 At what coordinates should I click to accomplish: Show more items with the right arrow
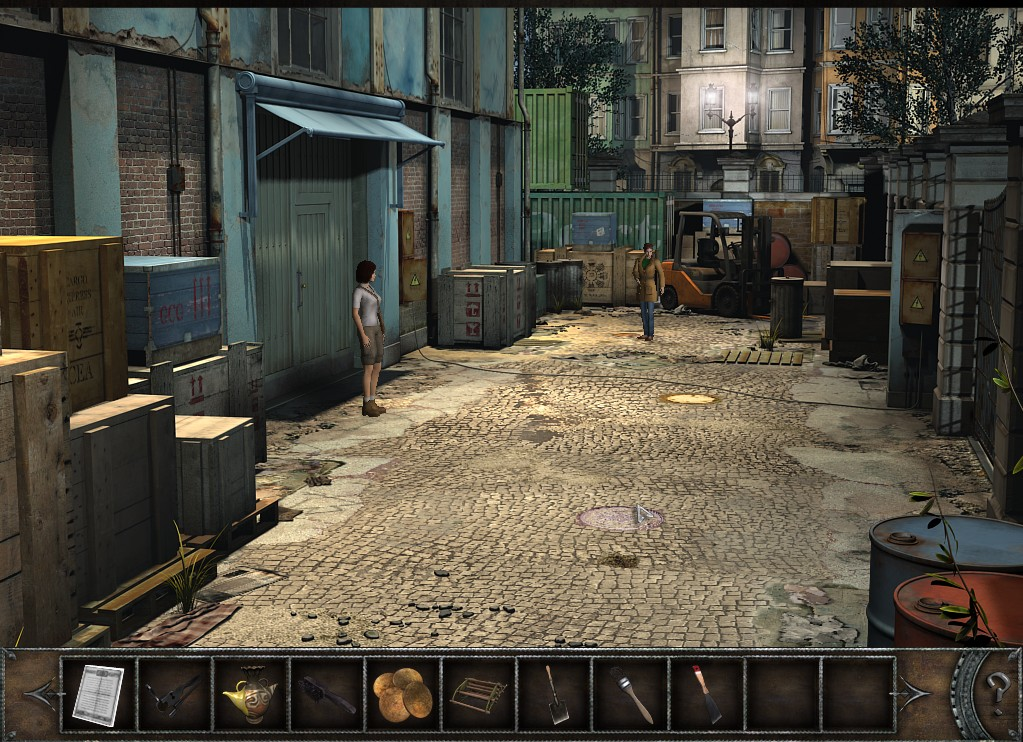point(915,692)
